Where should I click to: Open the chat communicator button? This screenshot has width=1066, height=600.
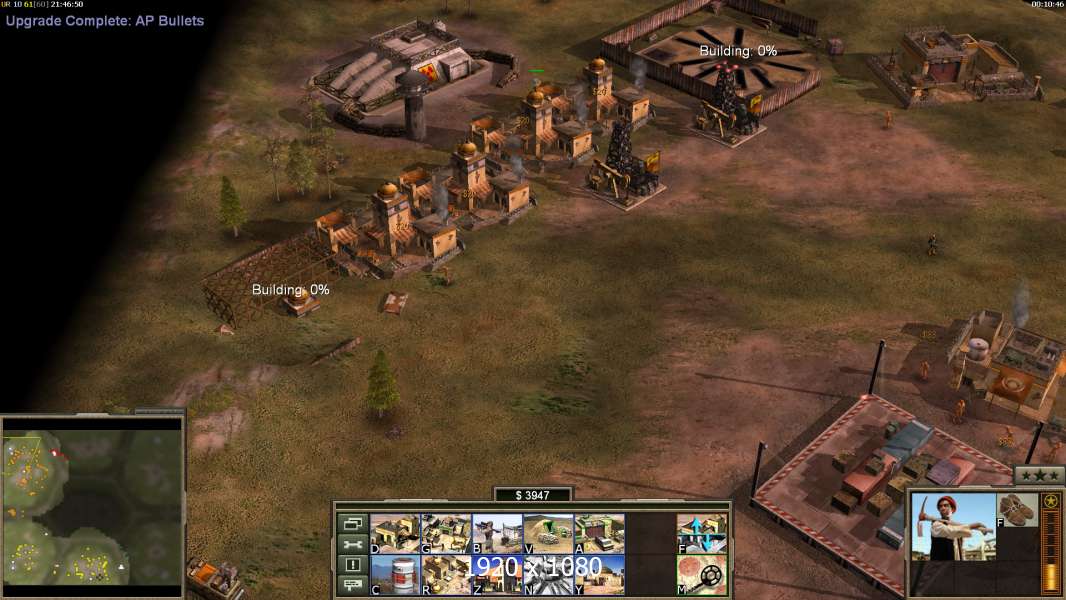coord(351,585)
